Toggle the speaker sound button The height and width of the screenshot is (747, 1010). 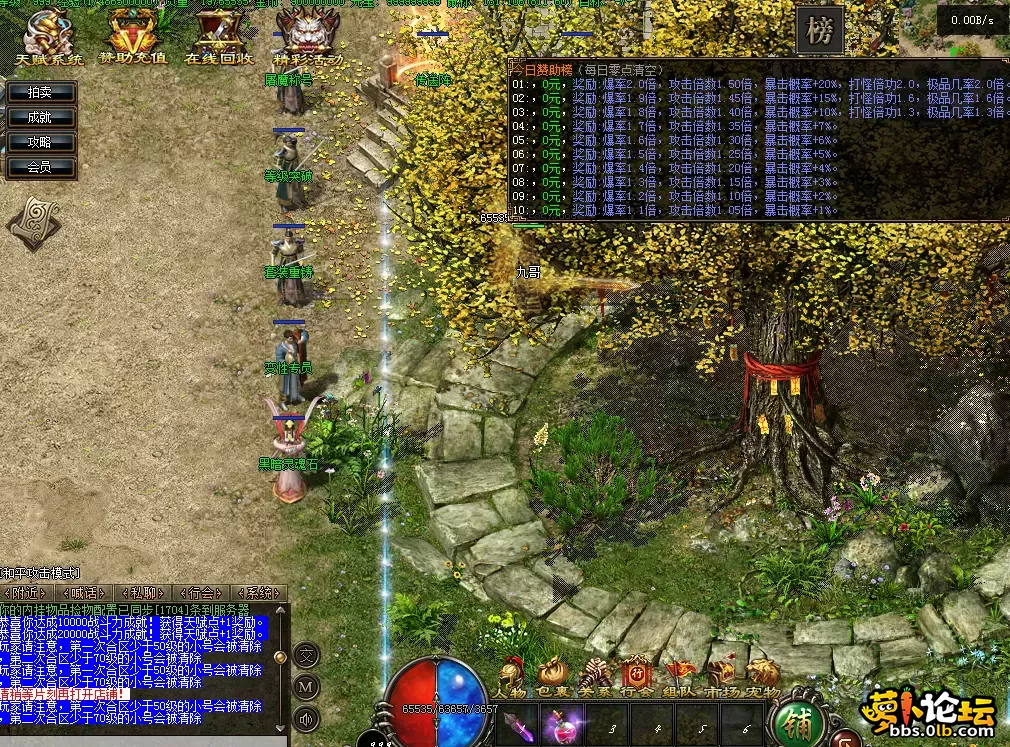[x=307, y=717]
